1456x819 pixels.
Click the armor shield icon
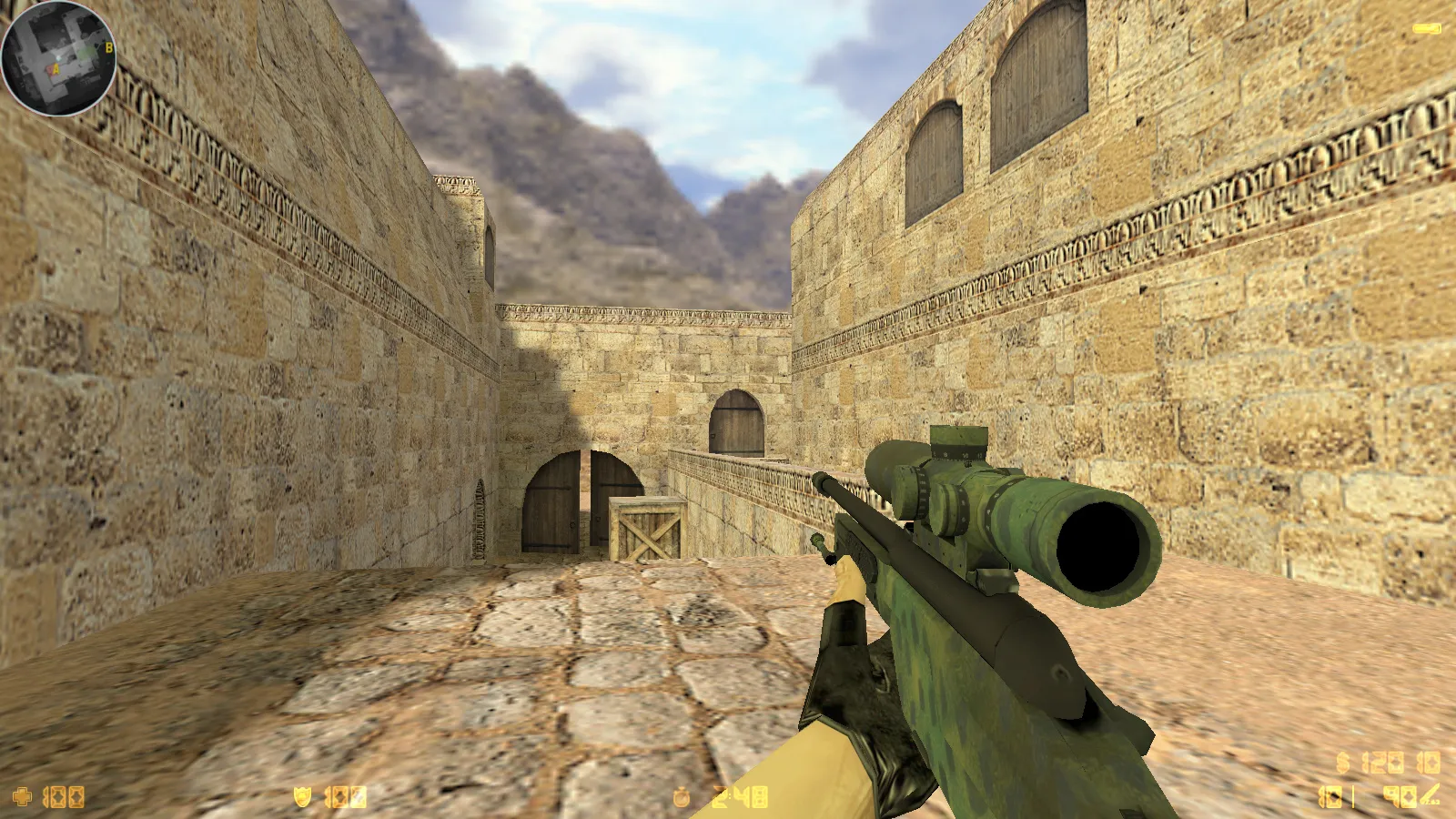point(302,797)
